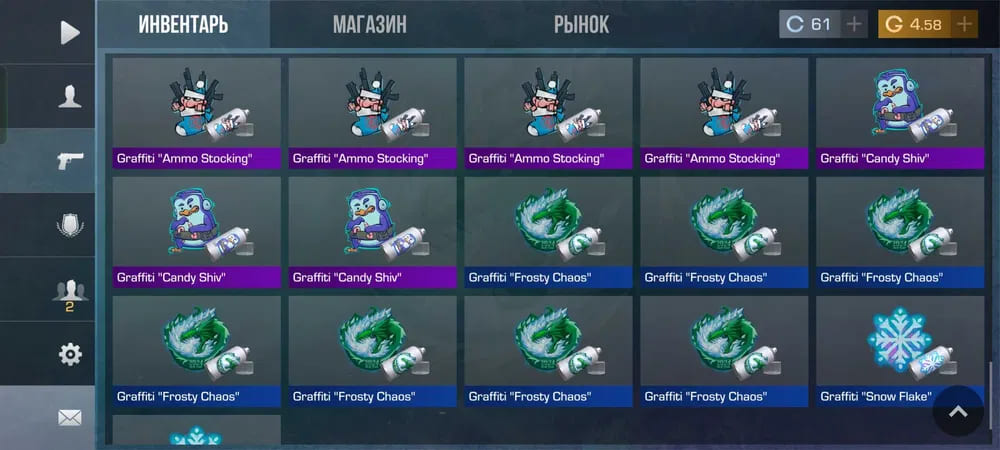Open the winged shield badge section
This screenshot has height=450, width=1000.
point(69,225)
